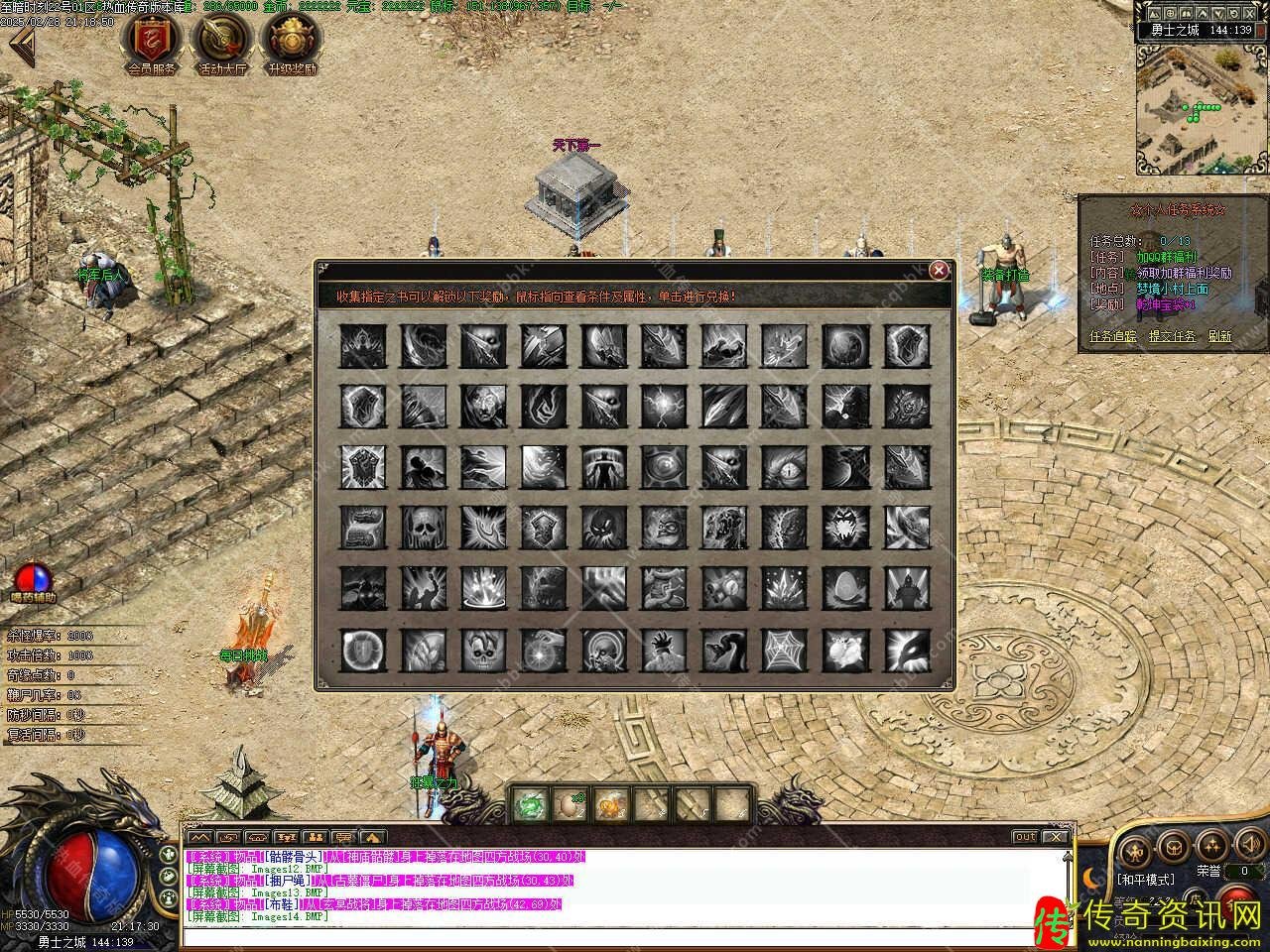Image resolution: width=1270 pixels, height=952 pixels.
Task: Use the egg item in the hotbar
Action: pos(571,805)
